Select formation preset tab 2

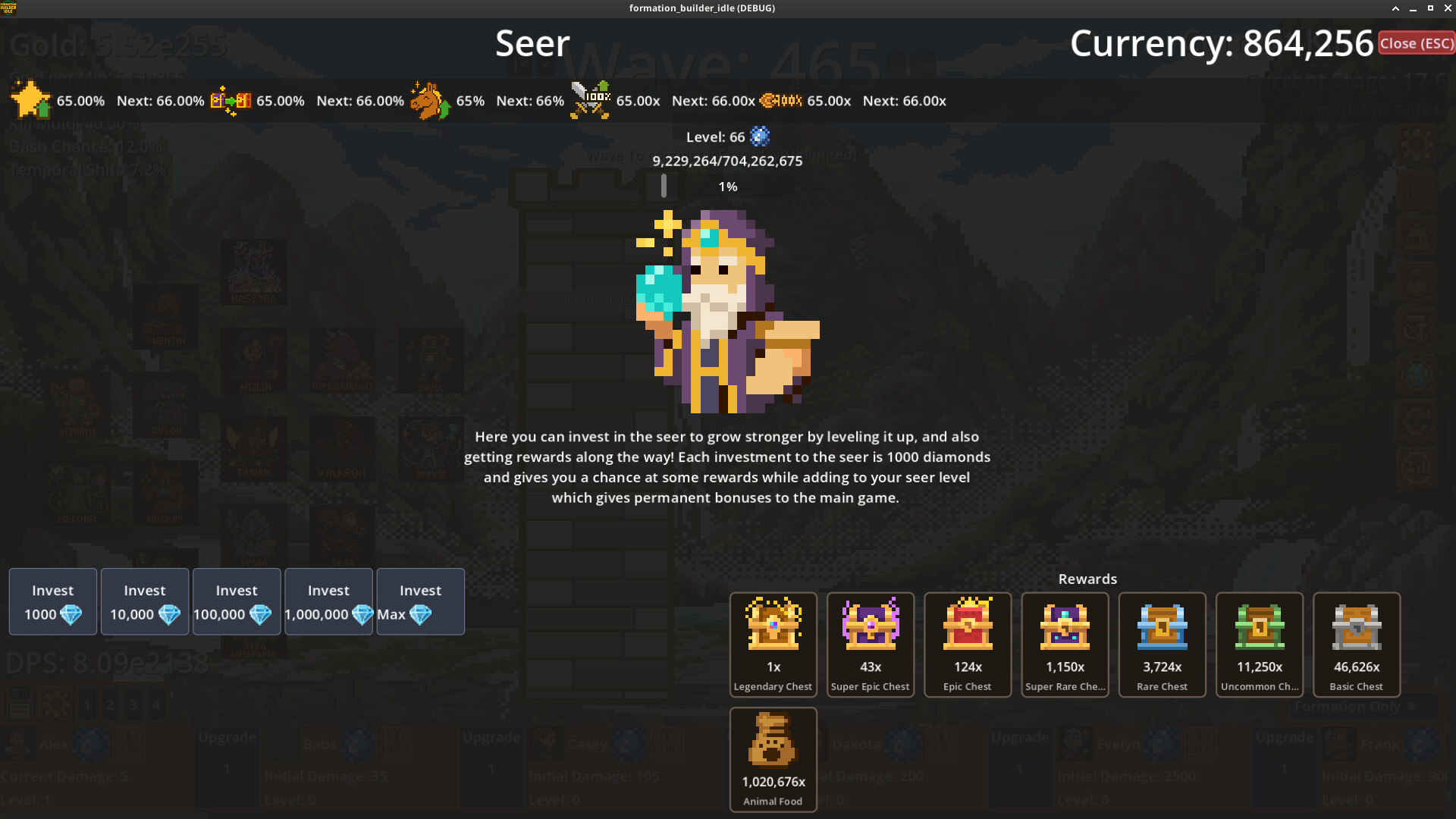tap(110, 704)
